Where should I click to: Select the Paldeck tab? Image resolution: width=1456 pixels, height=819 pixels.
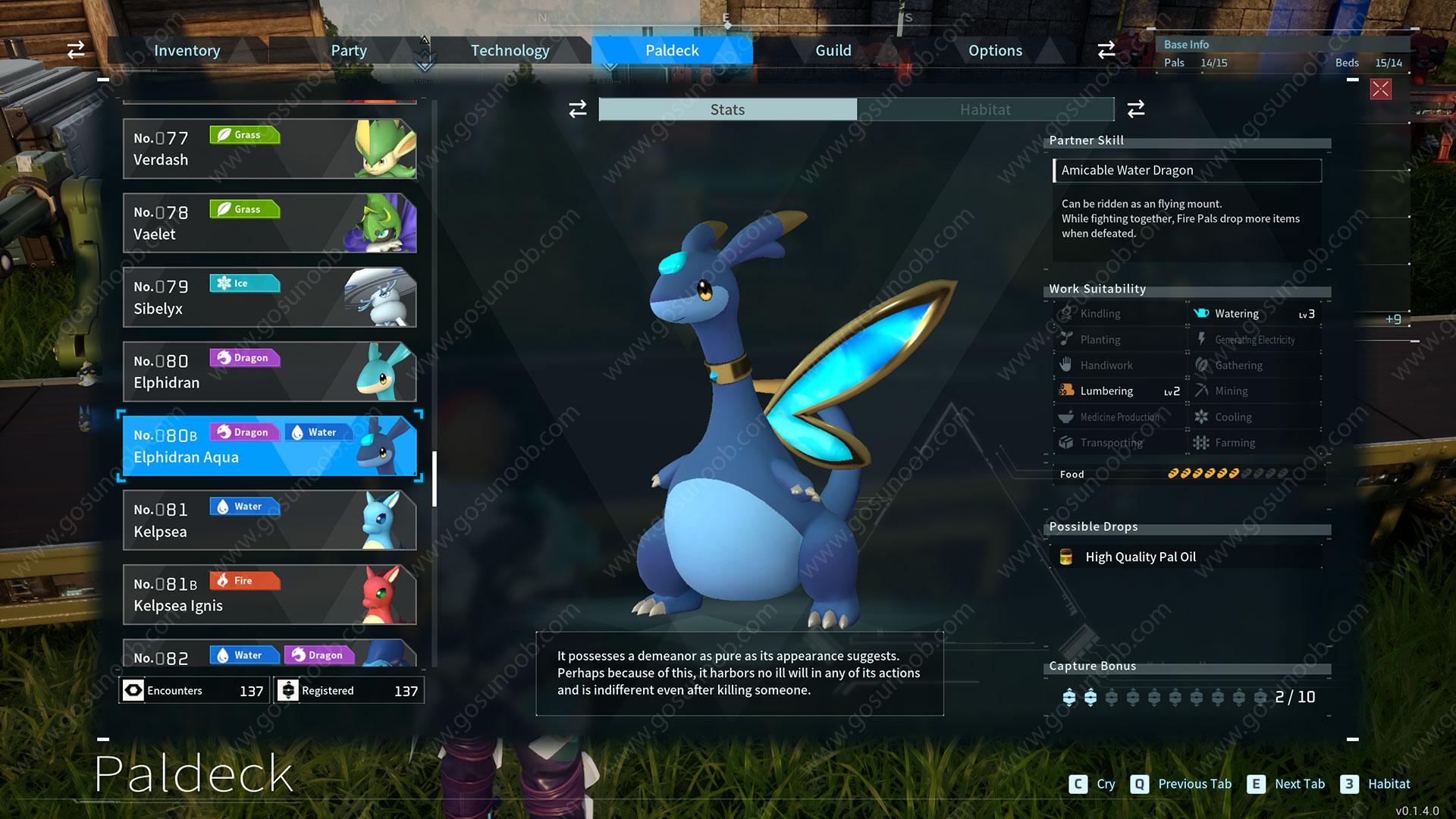[672, 51]
